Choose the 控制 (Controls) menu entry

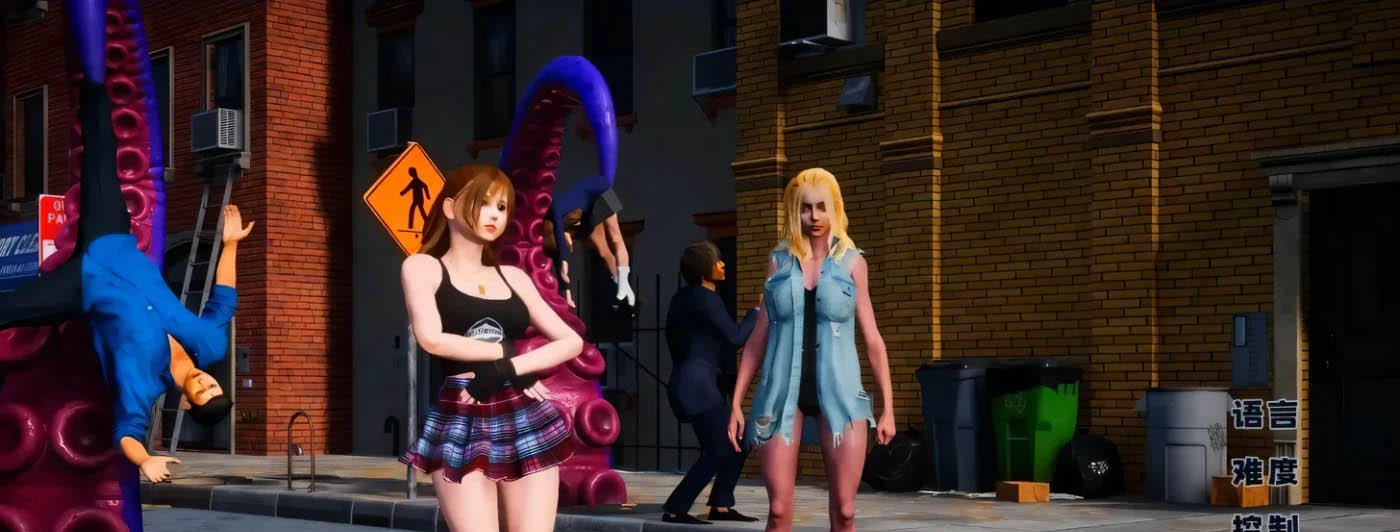[x=1264, y=524]
